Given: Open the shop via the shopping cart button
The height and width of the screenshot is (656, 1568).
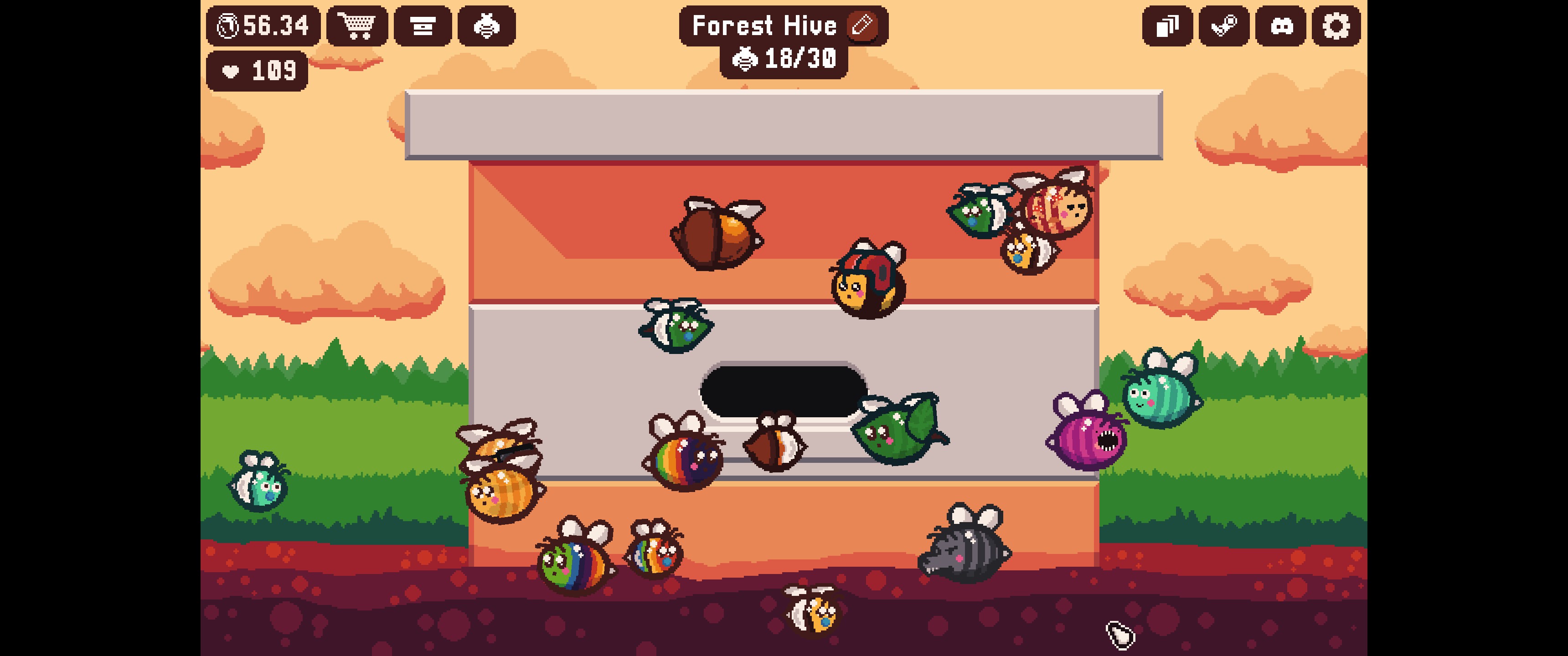Looking at the screenshot, I should pyautogui.click(x=357, y=26).
